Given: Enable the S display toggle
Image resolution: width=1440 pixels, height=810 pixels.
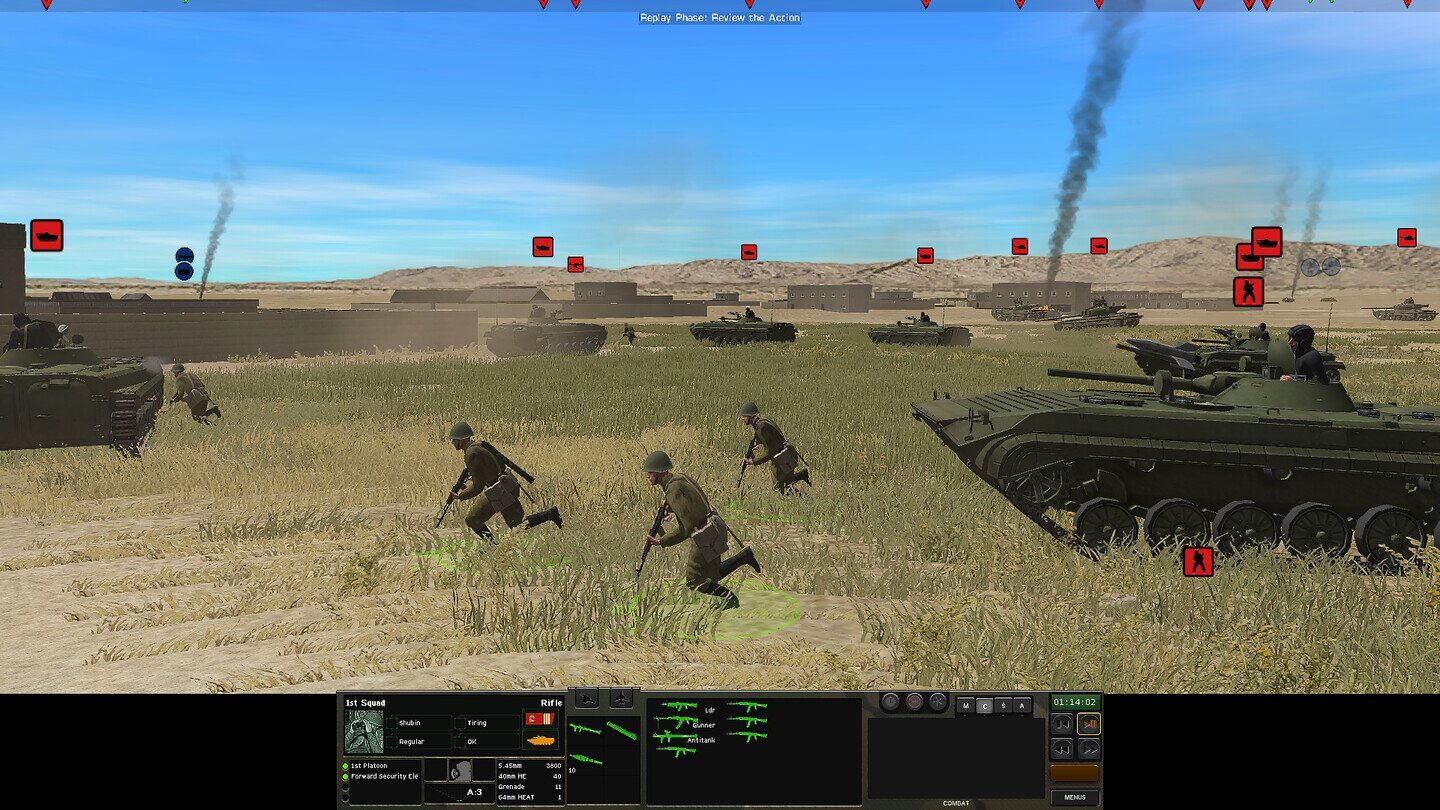Looking at the screenshot, I should tap(1003, 705).
